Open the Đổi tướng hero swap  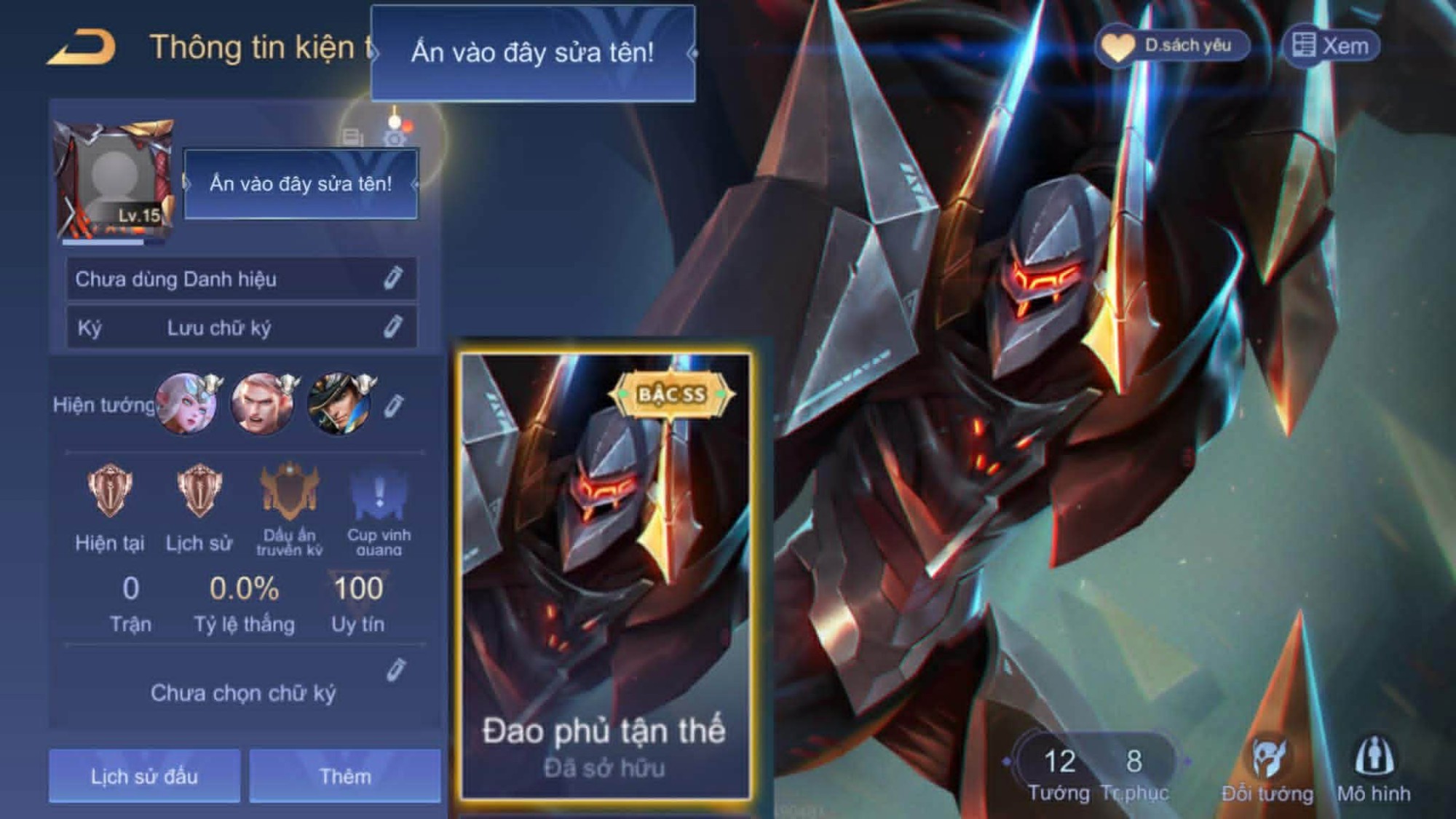point(1267,768)
